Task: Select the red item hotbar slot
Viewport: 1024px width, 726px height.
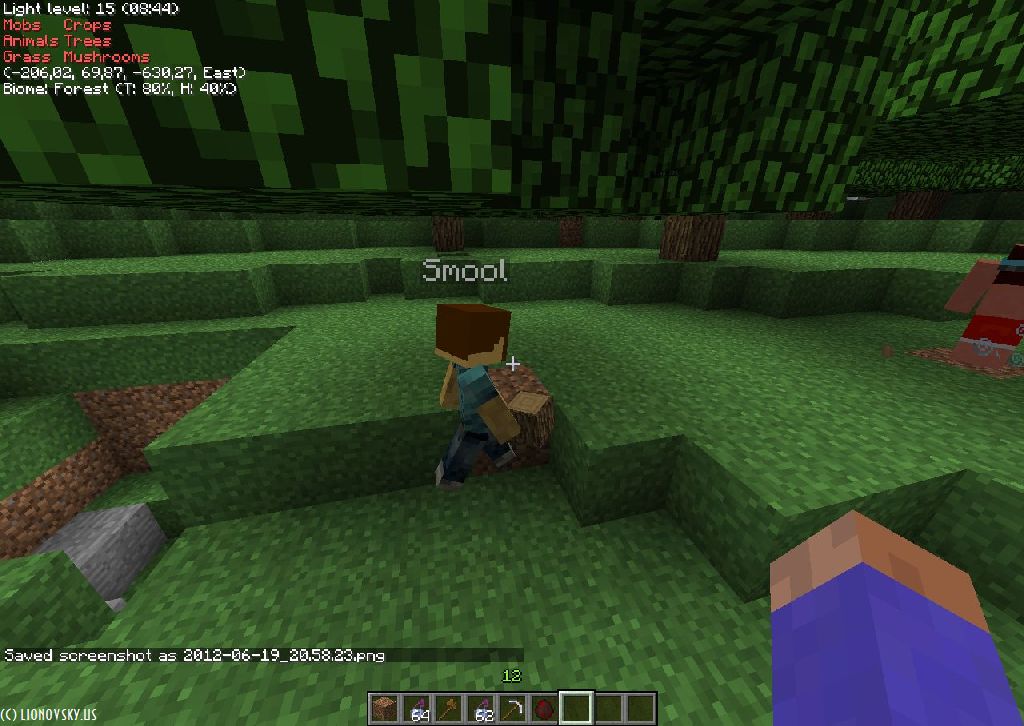Action: pos(545,708)
